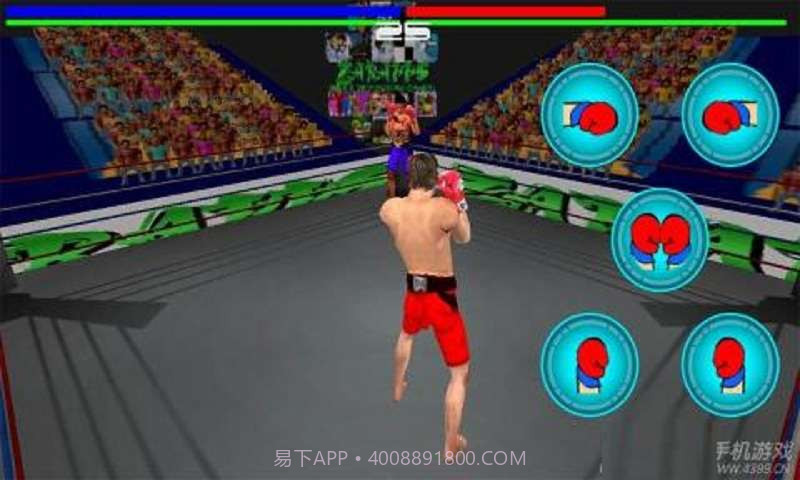Throw punch with glove cuffed on its left
Viewport: 800px width, 480px height.
[x=589, y=116]
